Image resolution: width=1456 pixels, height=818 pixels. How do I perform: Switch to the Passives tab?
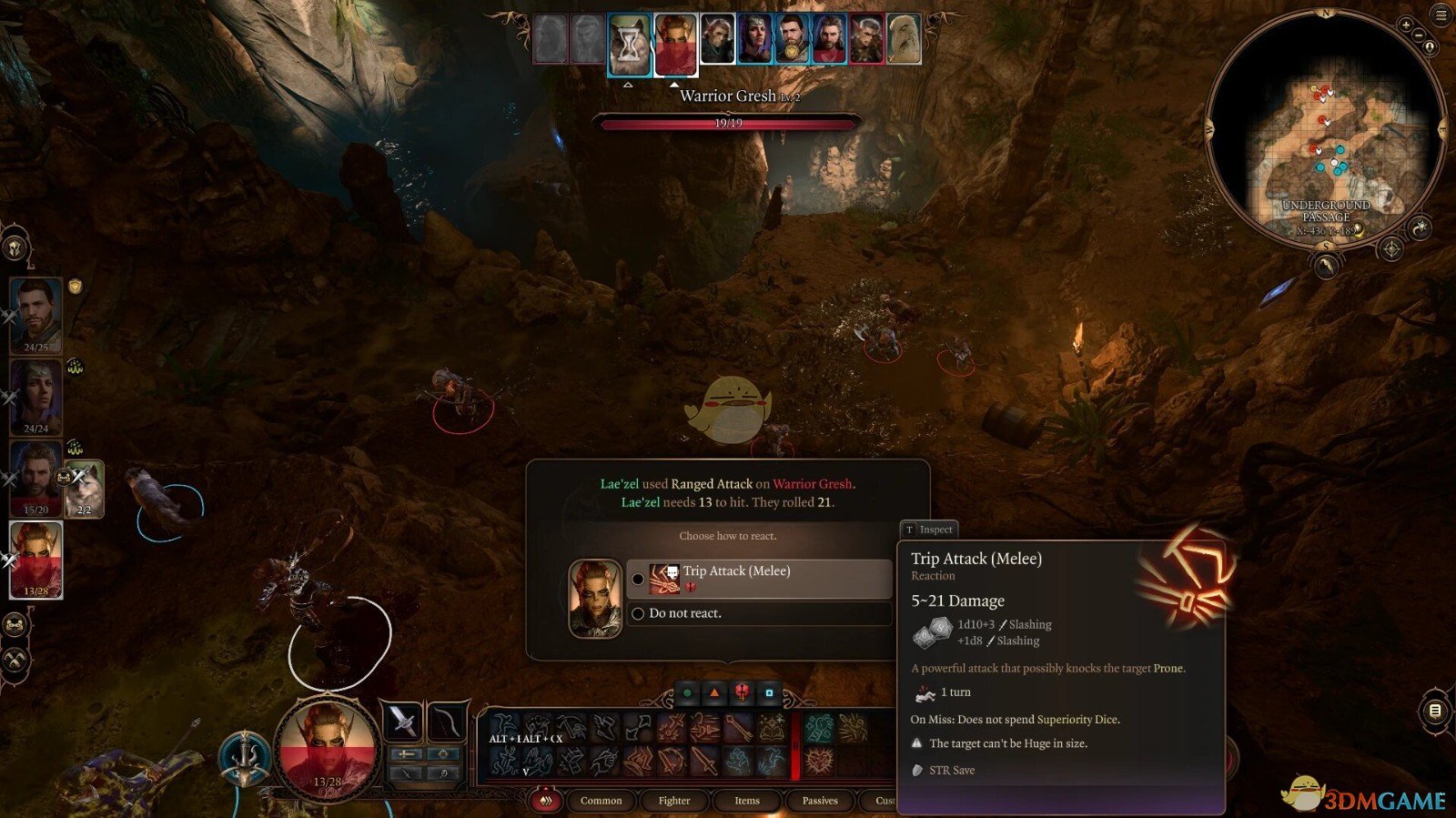(820, 801)
